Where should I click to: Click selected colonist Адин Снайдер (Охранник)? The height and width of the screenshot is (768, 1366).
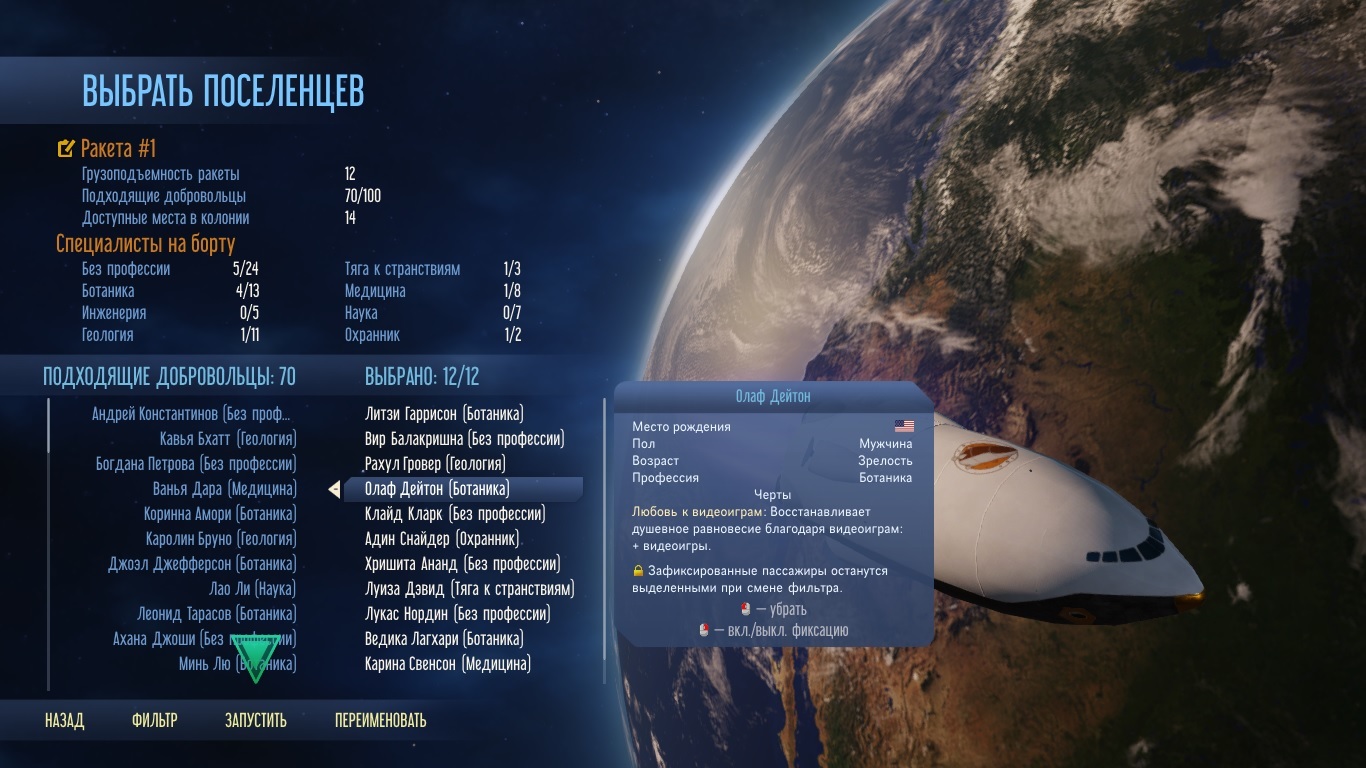(442, 539)
